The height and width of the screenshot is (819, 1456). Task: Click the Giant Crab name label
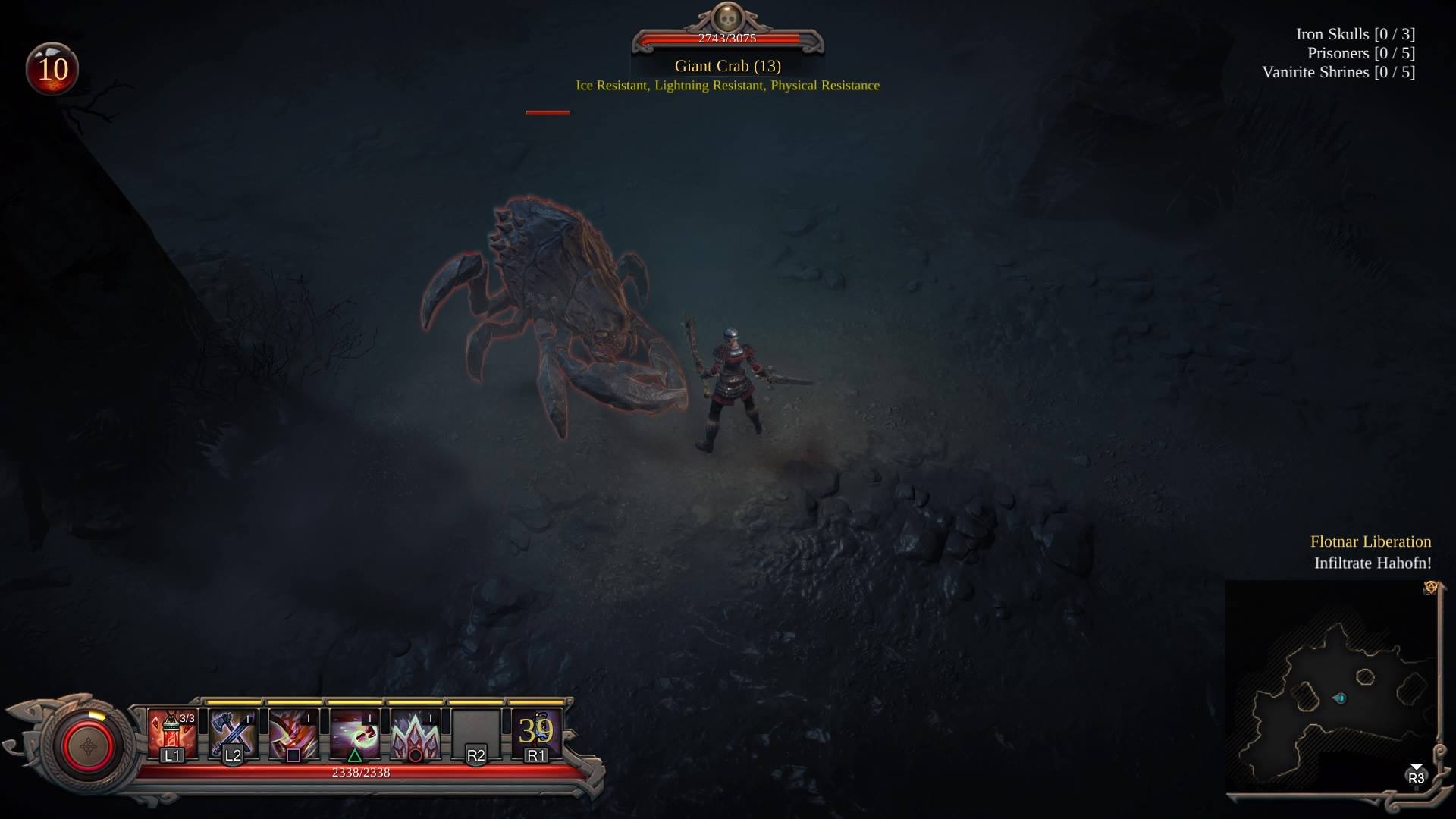[726, 66]
